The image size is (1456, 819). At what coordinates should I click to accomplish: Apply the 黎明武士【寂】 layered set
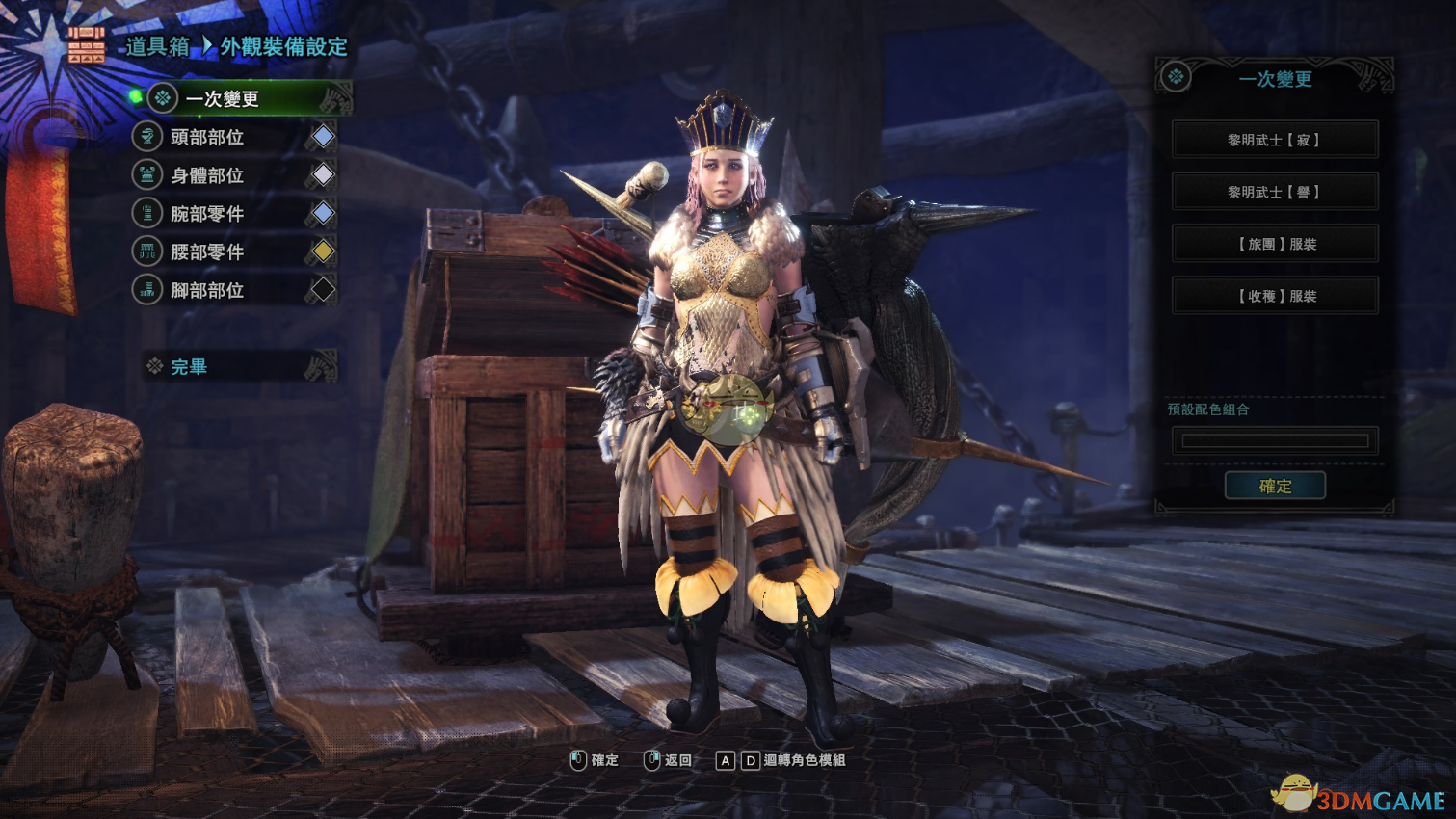pyautogui.click(x=1274, y=140)
